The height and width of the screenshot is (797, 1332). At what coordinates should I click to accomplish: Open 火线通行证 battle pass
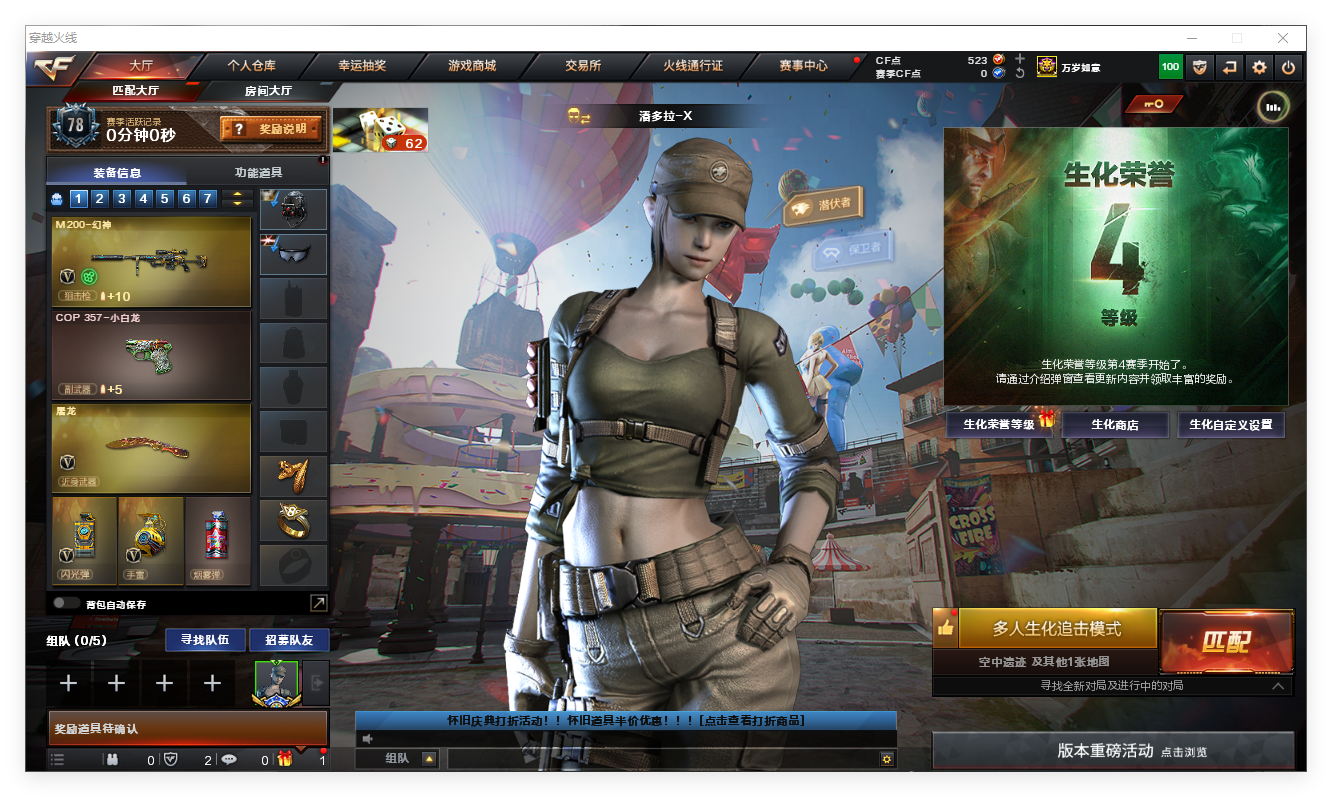point(692,66)
